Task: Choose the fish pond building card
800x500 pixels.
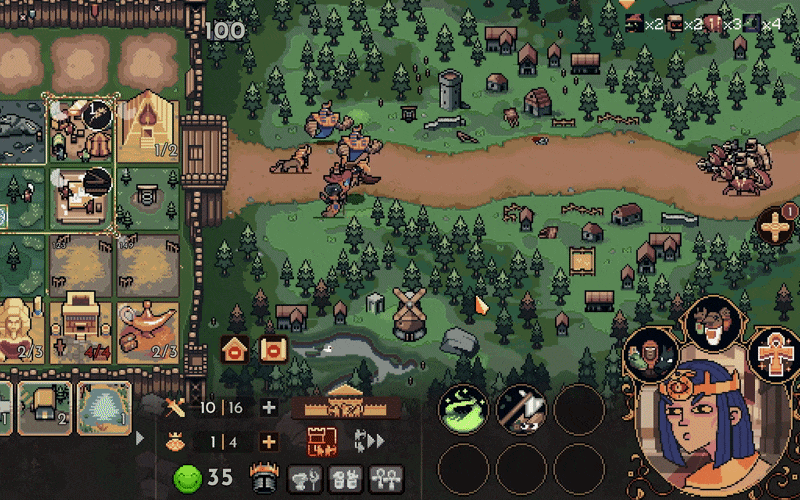Action: 104,408
